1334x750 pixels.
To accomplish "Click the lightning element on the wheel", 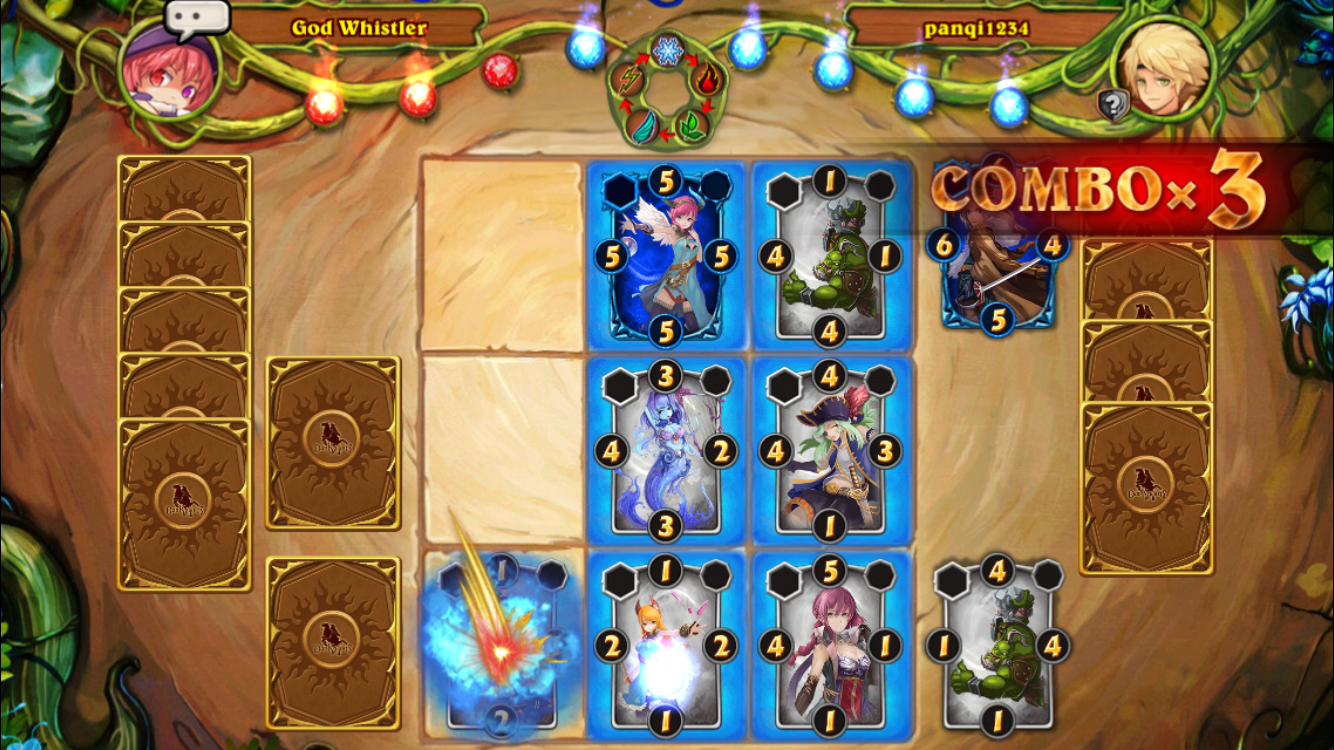I will (629, 78).
